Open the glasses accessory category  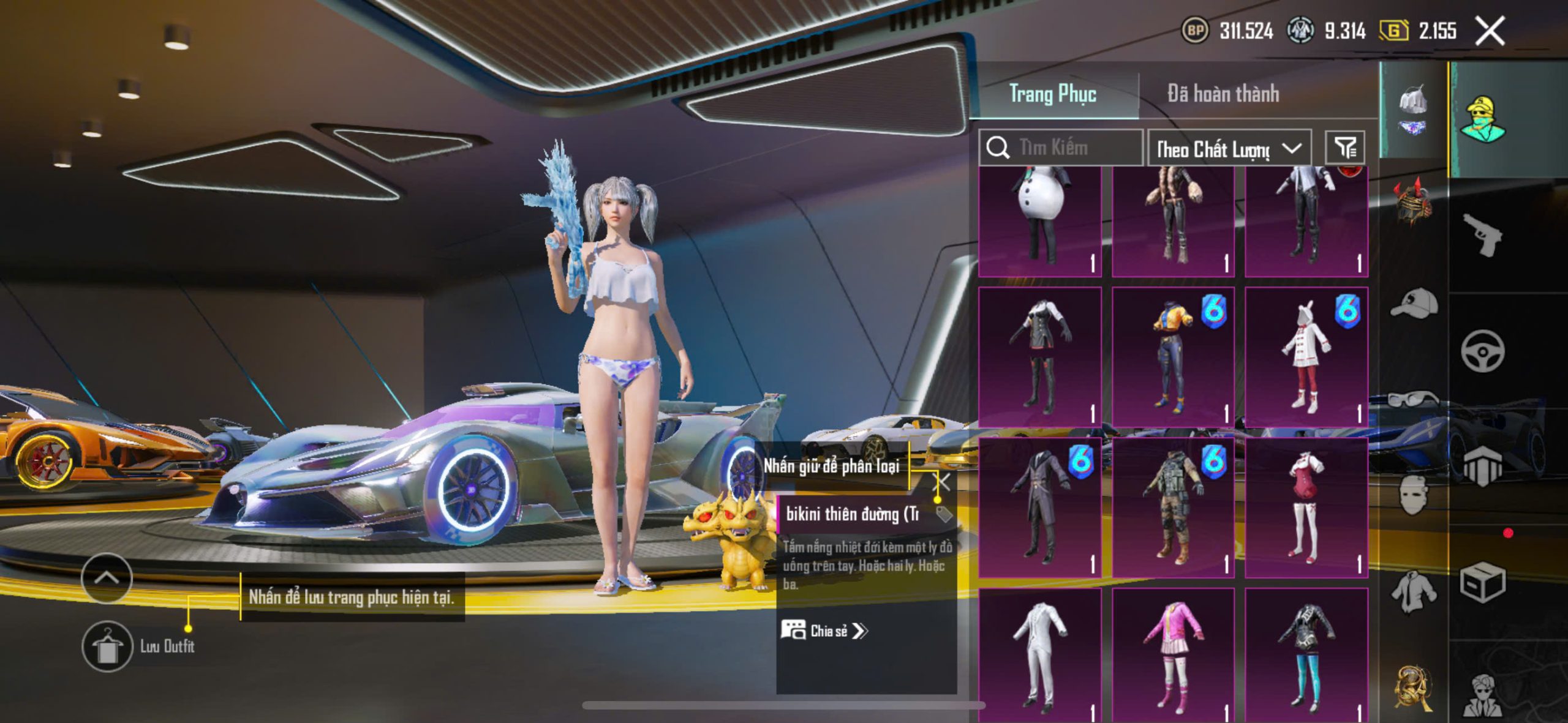[x=1414, y=399]
